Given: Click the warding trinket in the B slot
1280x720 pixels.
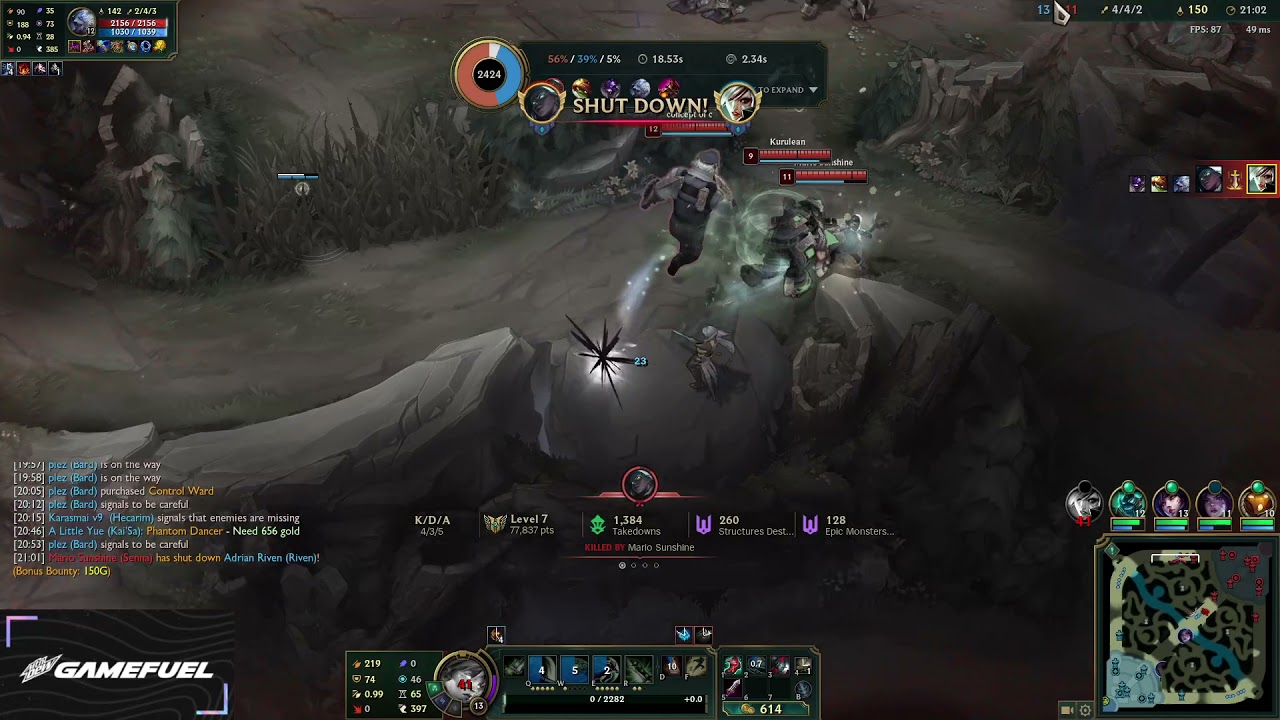Looking at the screenshot, I should pos(805,688).
